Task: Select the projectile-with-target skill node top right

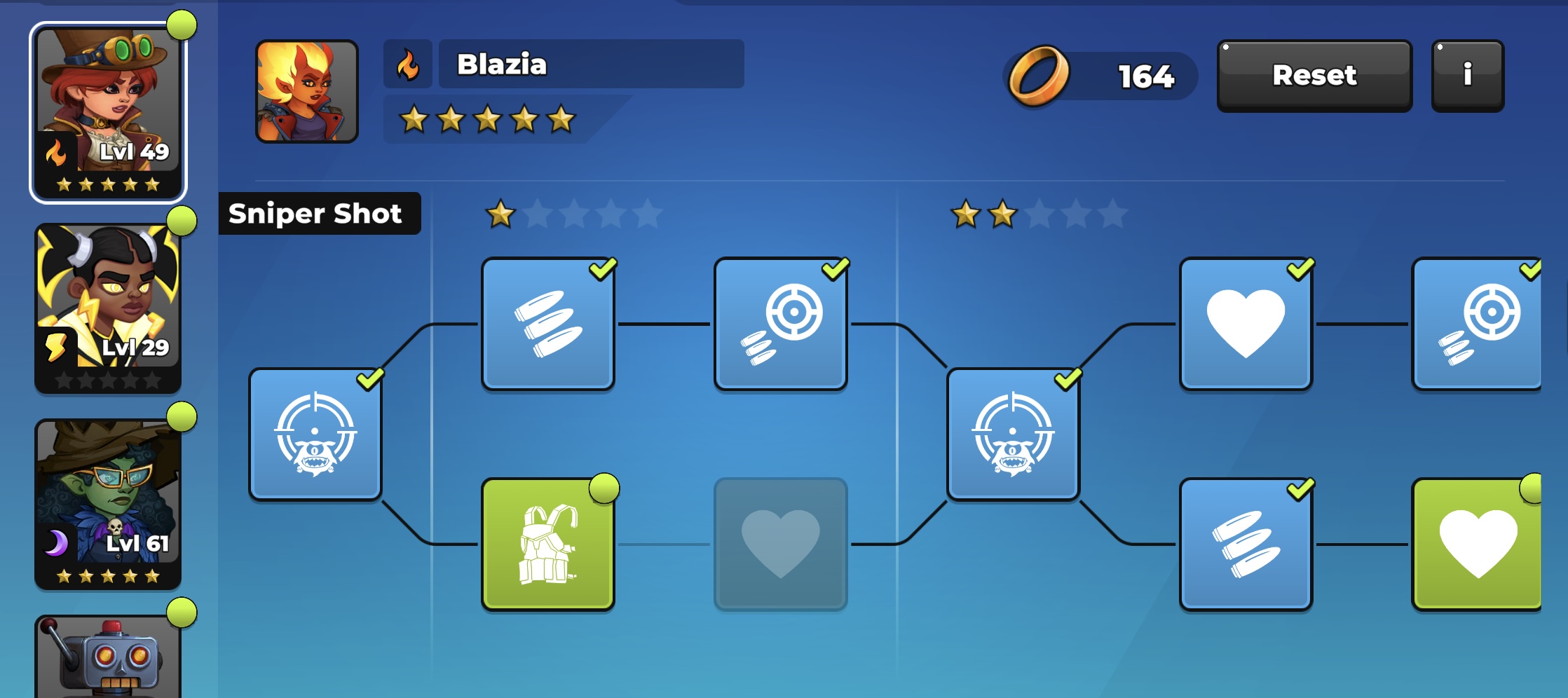Action: [1477, 324]
